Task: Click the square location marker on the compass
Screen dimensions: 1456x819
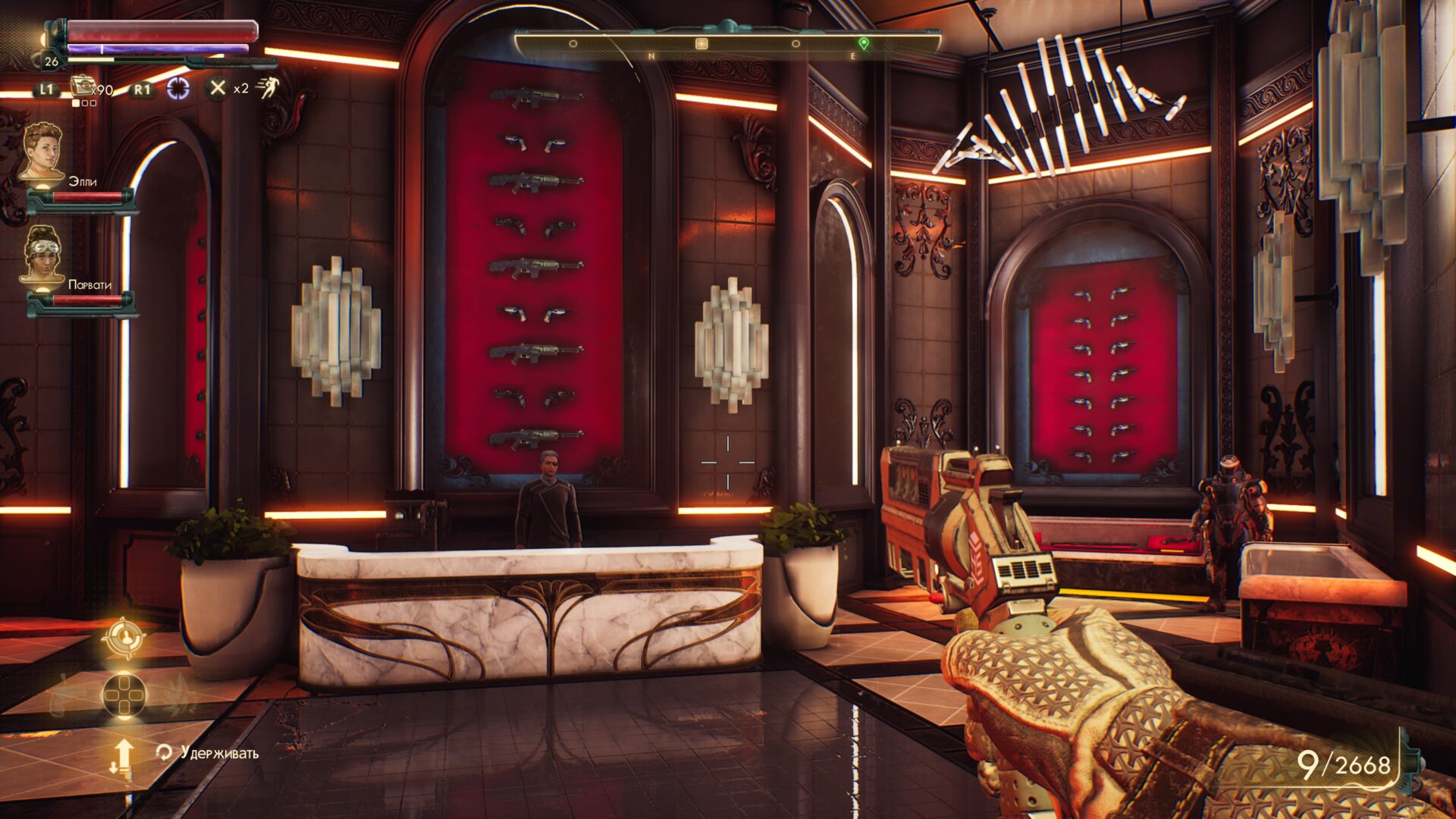Action: point(701,44)
